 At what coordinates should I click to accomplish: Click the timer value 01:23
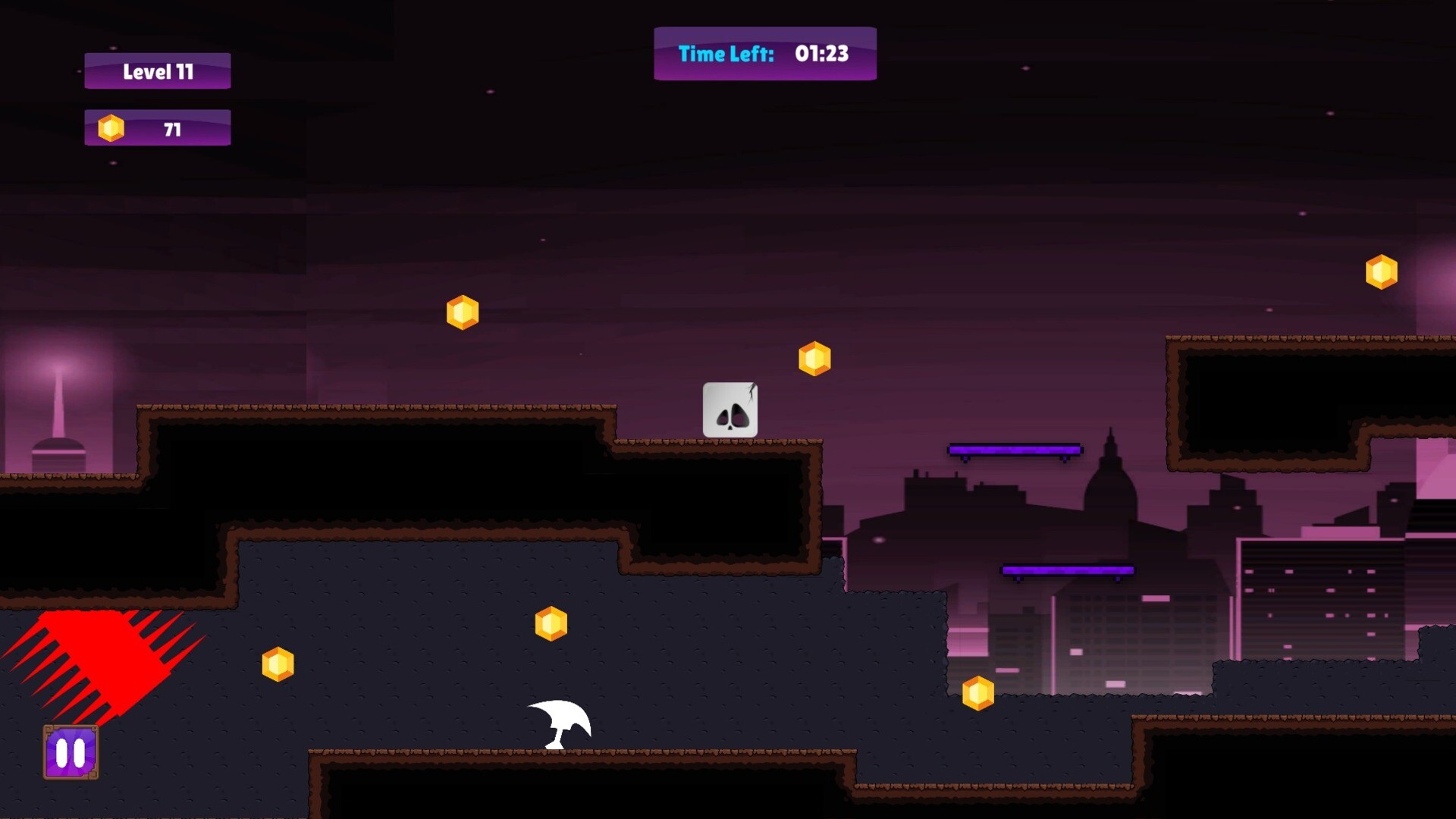point(821,54)
